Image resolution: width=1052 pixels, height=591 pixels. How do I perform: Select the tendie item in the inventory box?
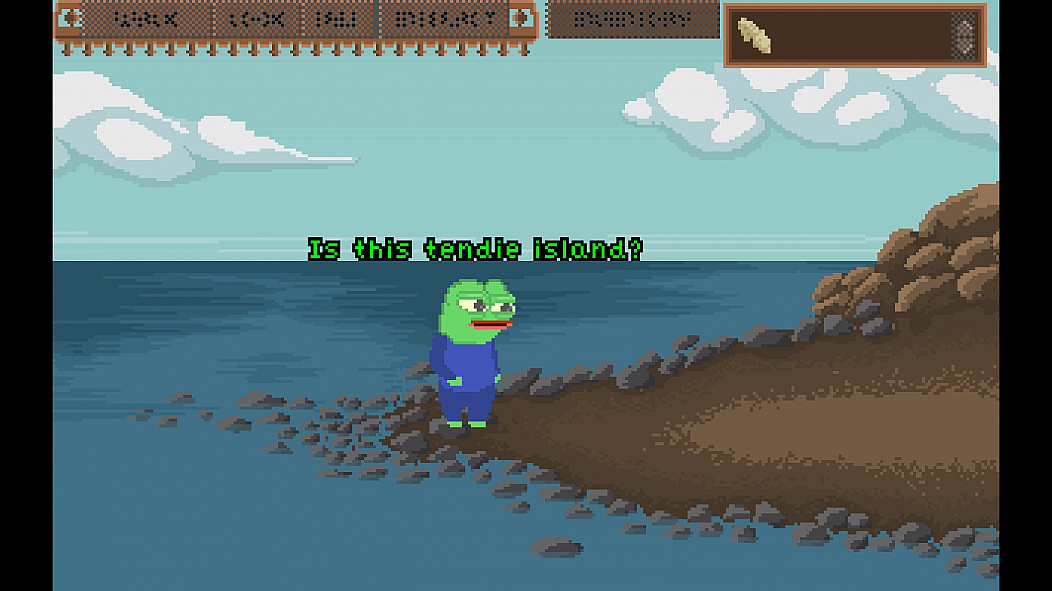click(755, 37)
